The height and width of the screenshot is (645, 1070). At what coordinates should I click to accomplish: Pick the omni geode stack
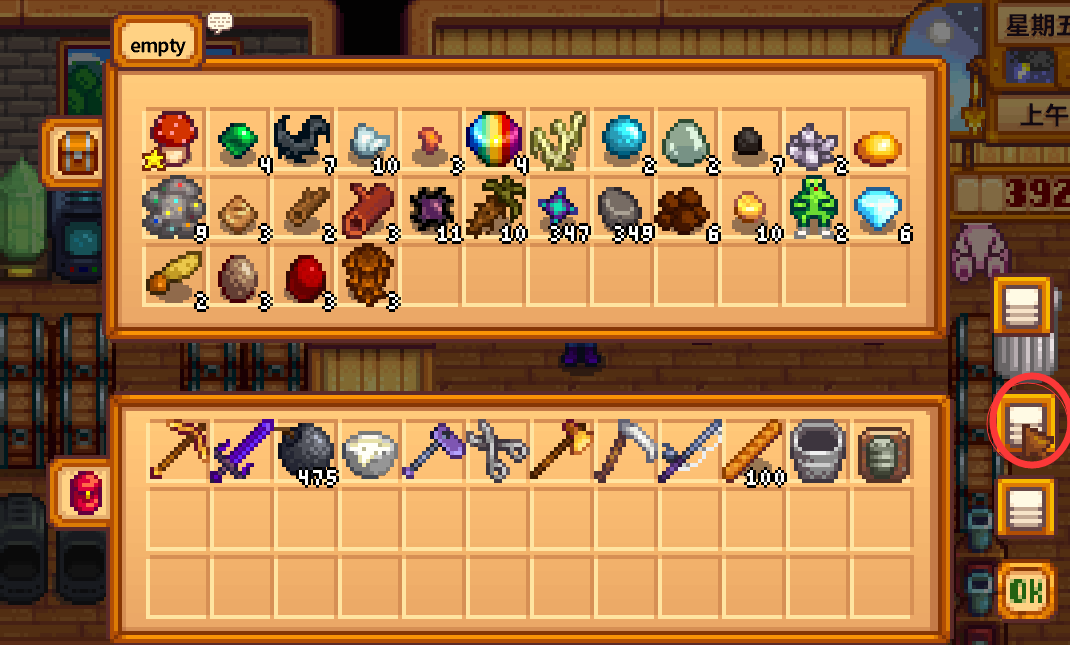tap(174, 208)
